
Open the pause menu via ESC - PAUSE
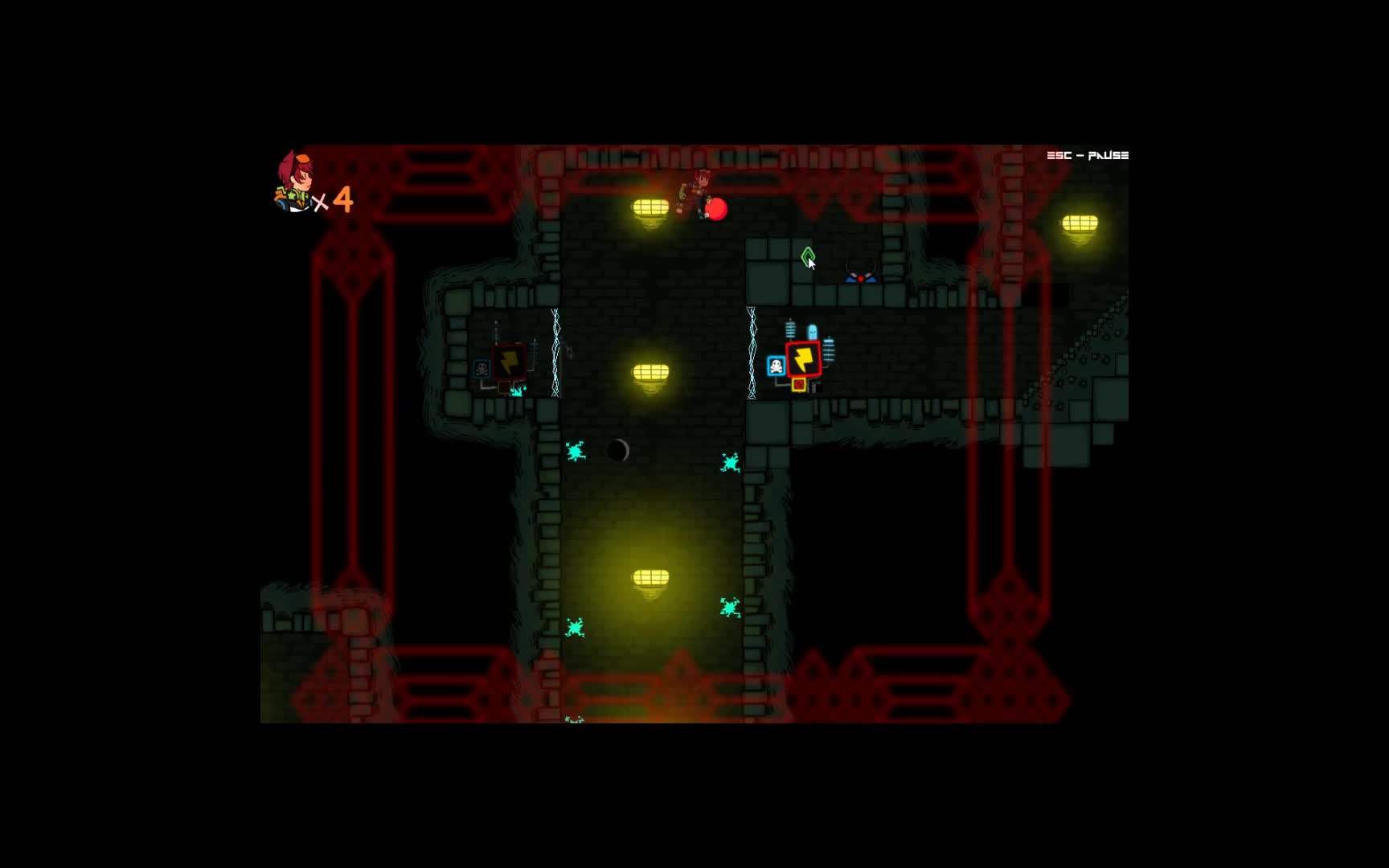coord(1087,154)
